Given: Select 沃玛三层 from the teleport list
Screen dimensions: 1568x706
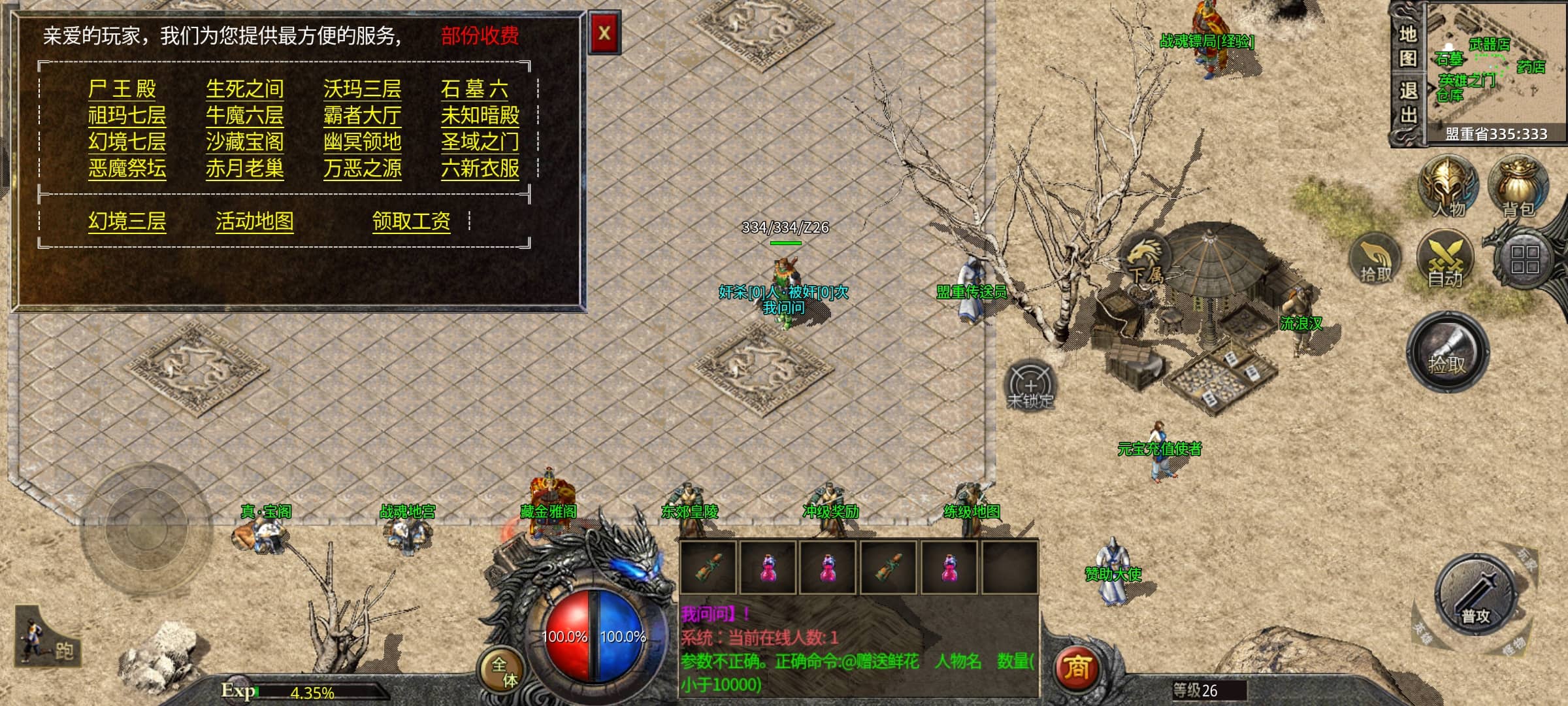Looking at the screenshot, I should (362, 89).
